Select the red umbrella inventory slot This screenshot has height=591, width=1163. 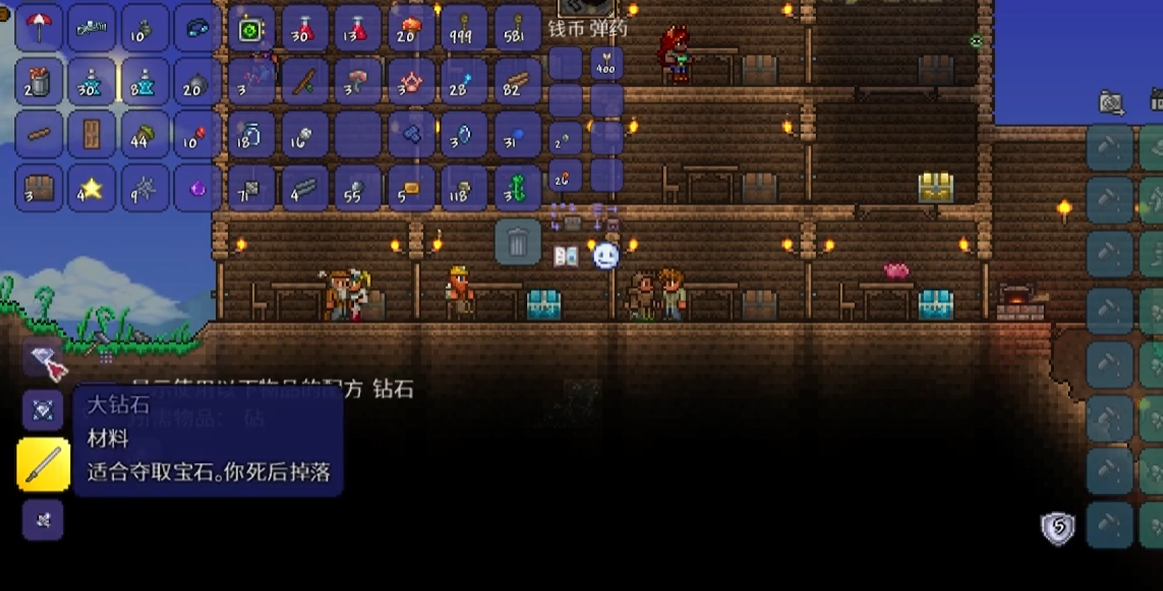click(39, 28)
